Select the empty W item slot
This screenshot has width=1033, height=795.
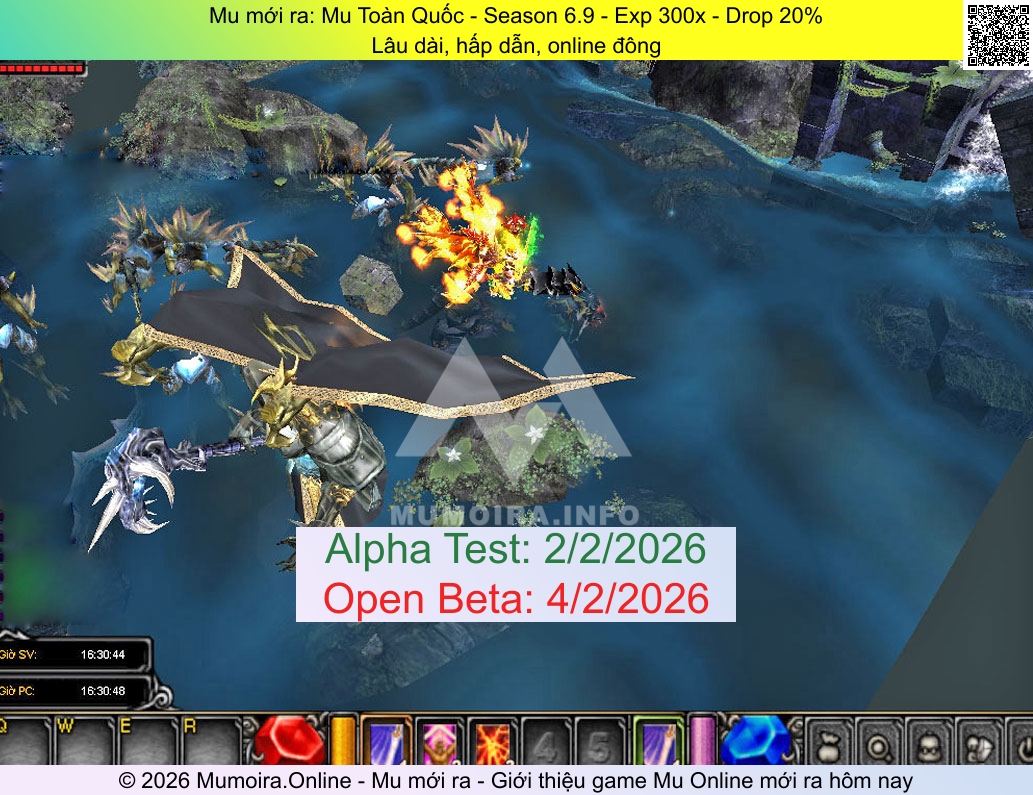tap(84, 743)
